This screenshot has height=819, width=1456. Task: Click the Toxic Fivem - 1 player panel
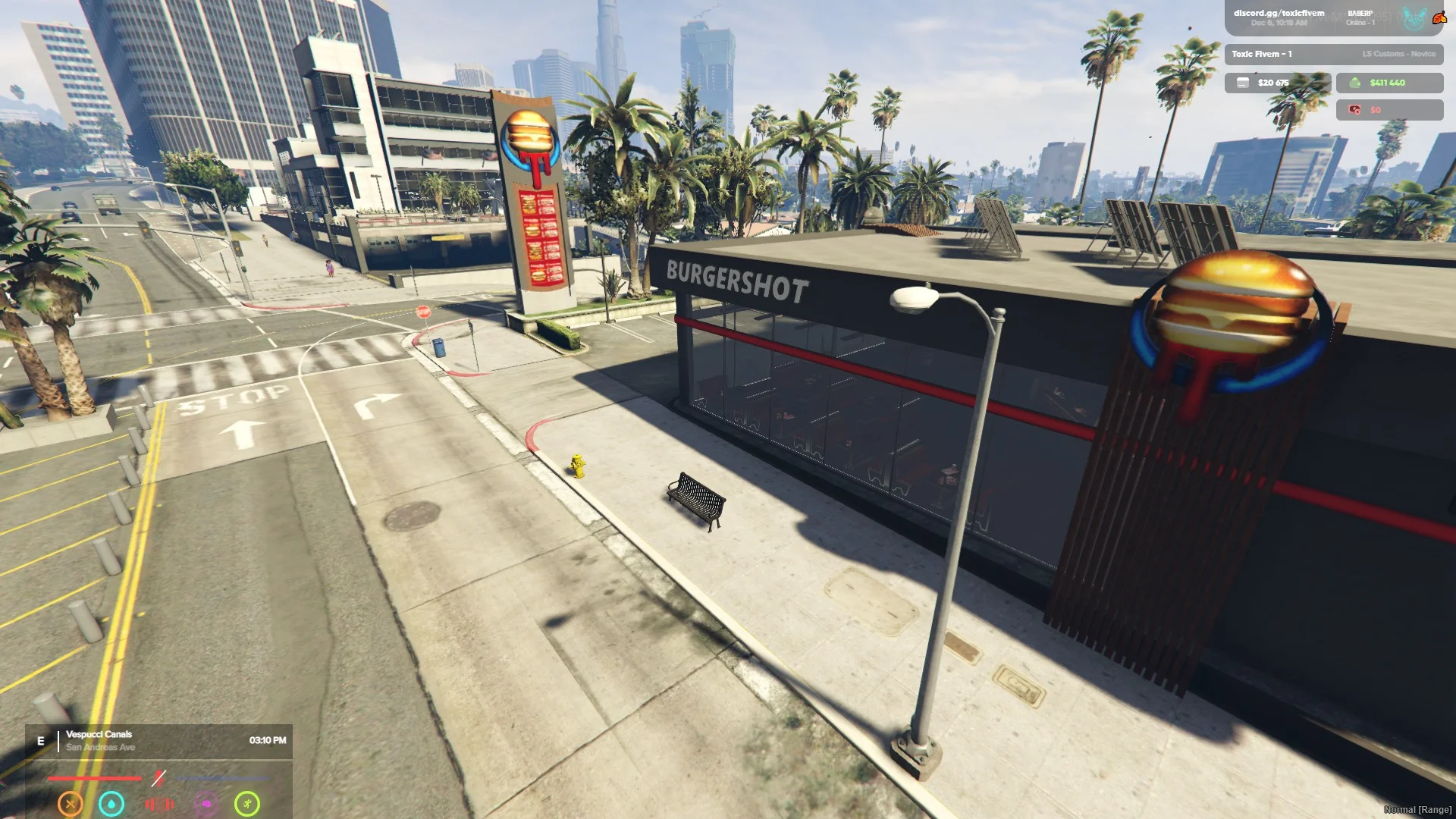point(1333,54)
